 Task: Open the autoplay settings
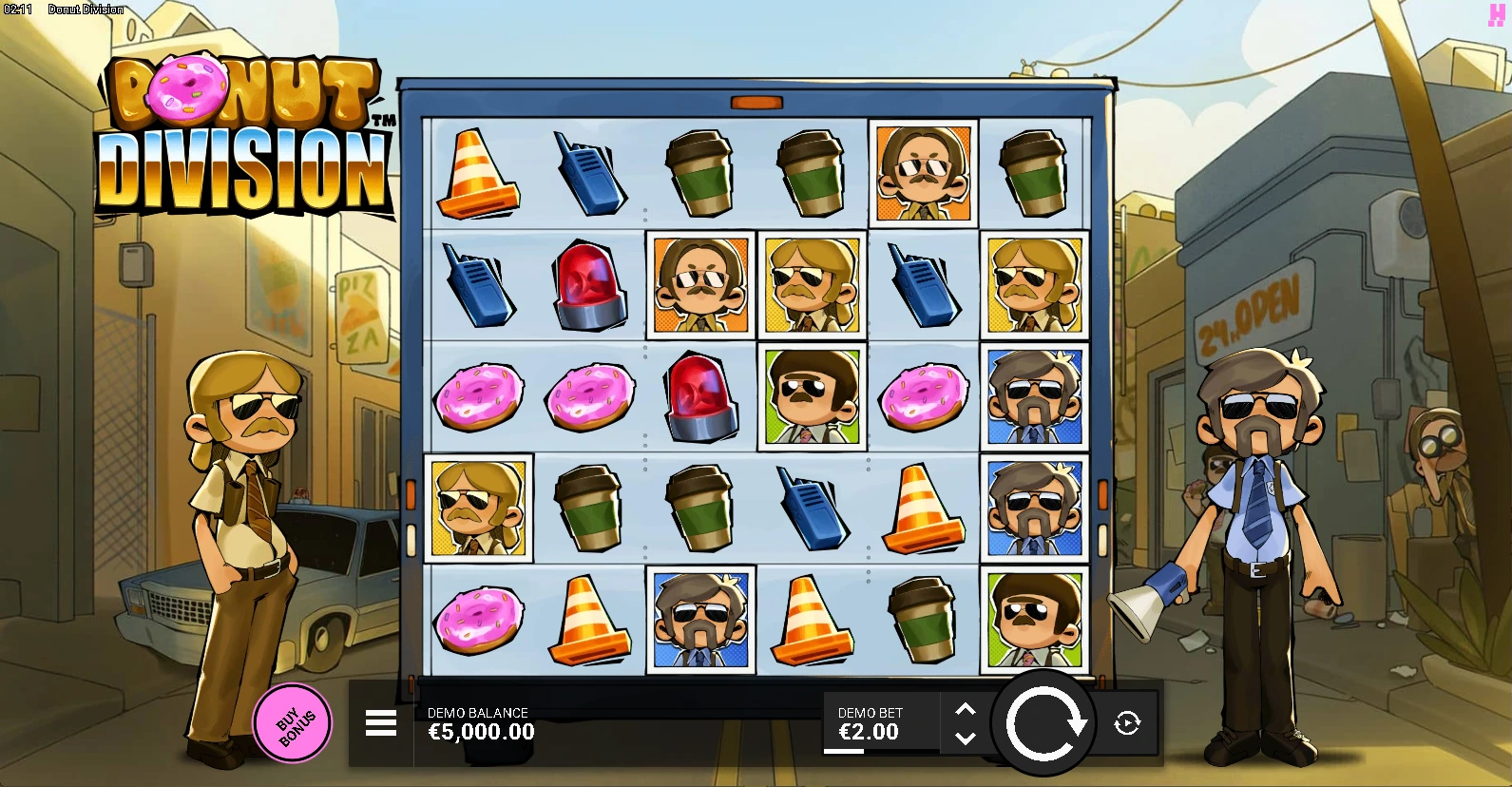1127,723
